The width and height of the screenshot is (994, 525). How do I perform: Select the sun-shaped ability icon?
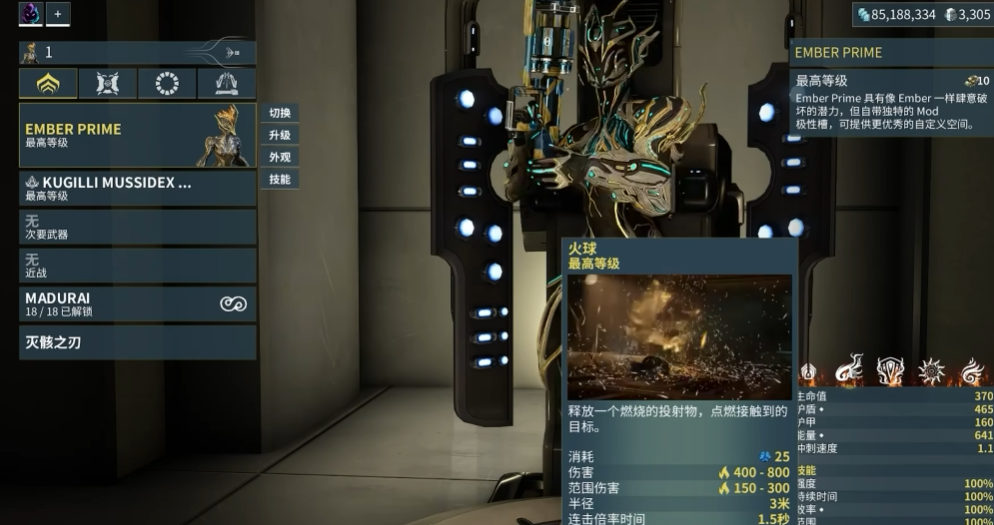pos(932,371)
